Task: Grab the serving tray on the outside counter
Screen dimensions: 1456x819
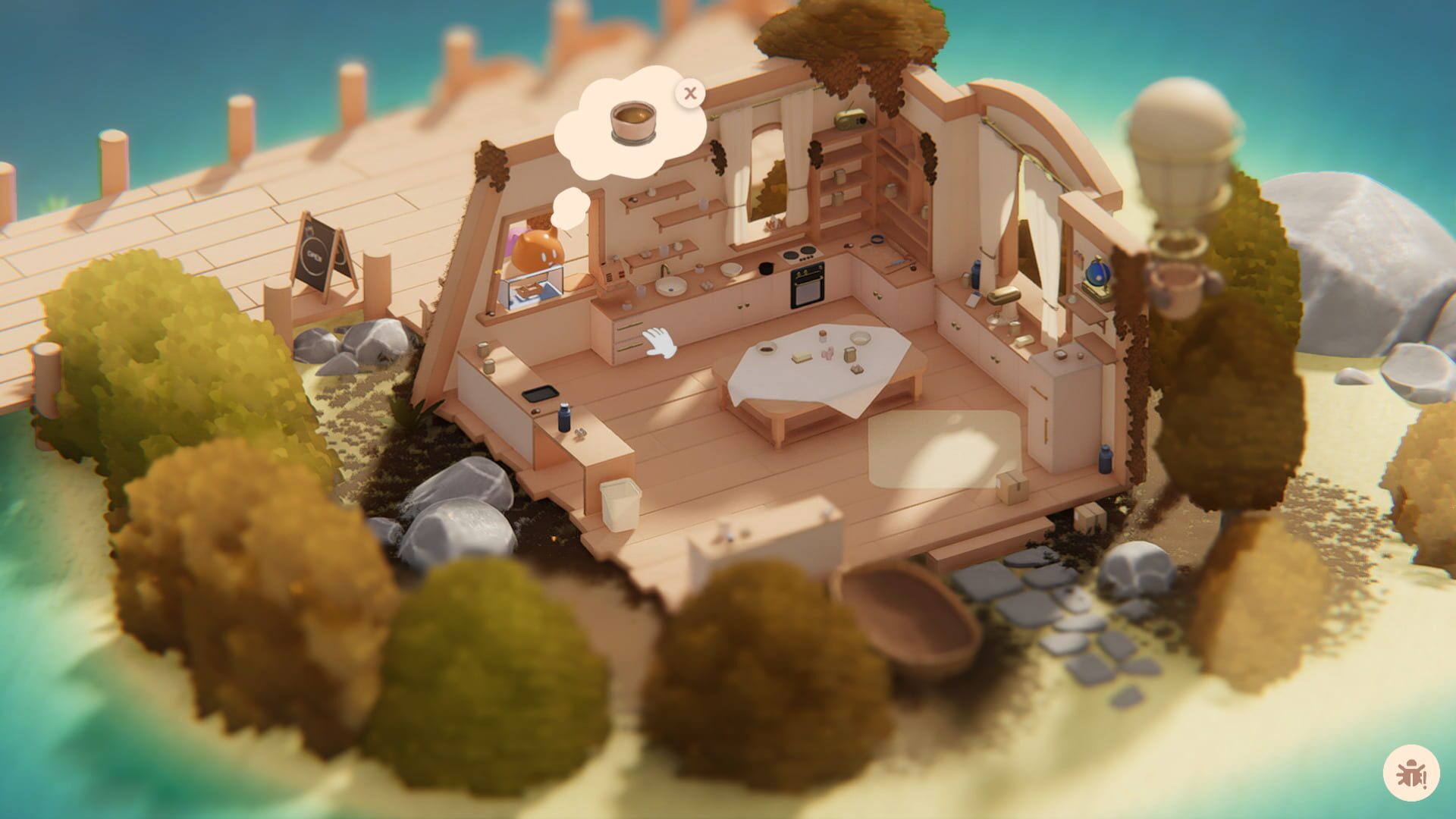Action: coord(538,393)
